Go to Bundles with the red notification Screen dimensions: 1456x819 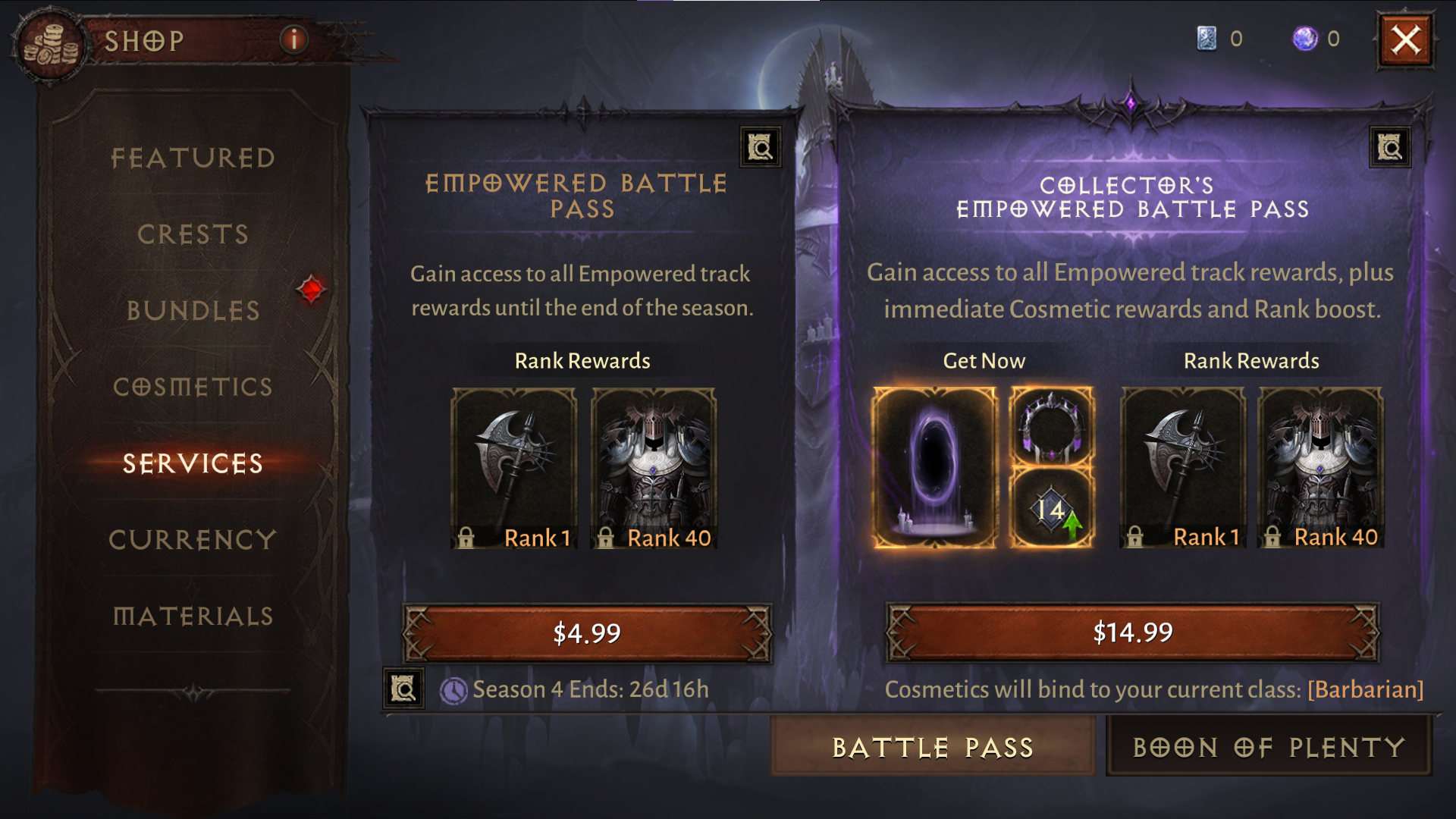point(192,311)
